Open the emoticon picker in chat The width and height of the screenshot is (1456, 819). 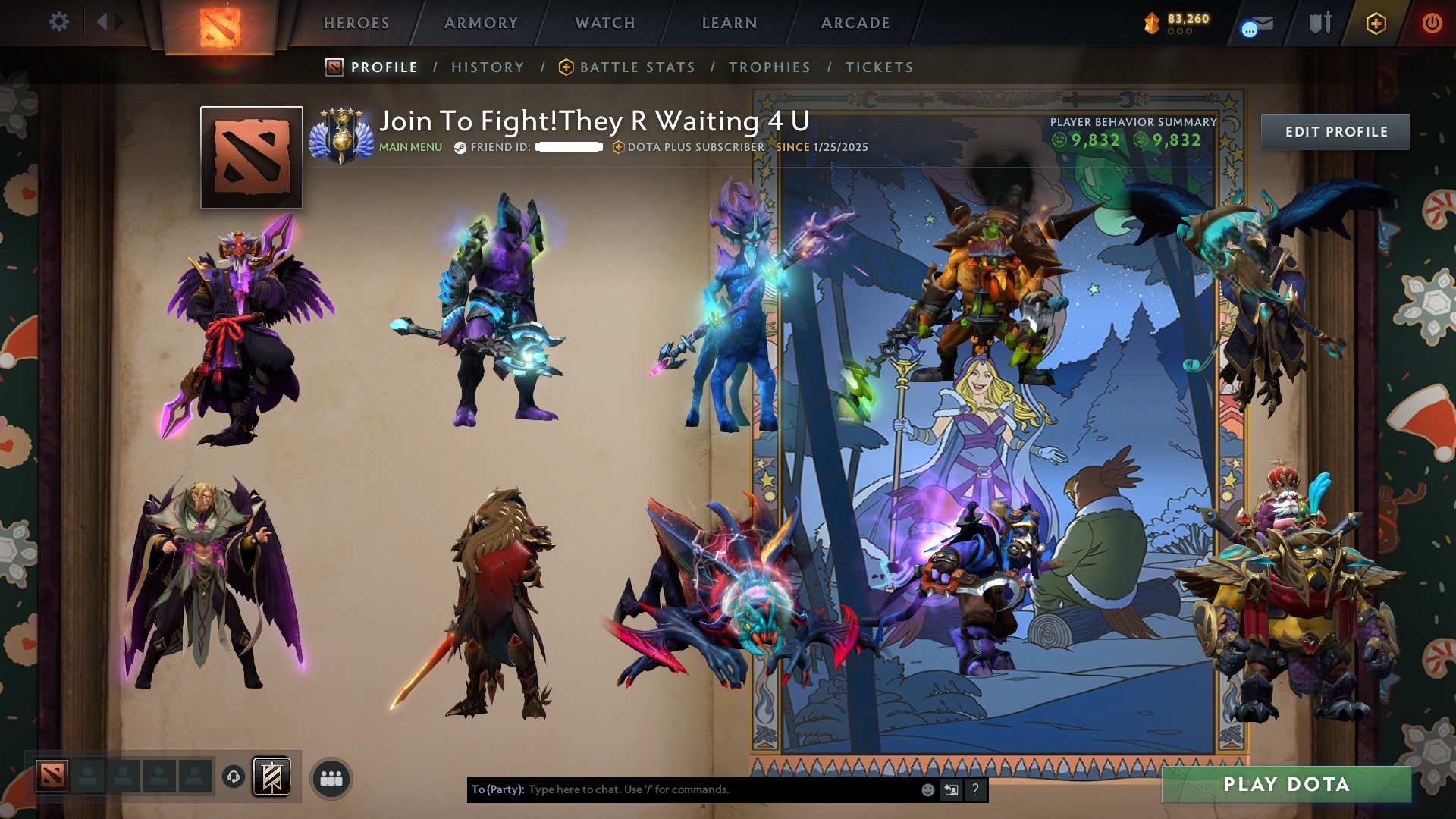927,790
